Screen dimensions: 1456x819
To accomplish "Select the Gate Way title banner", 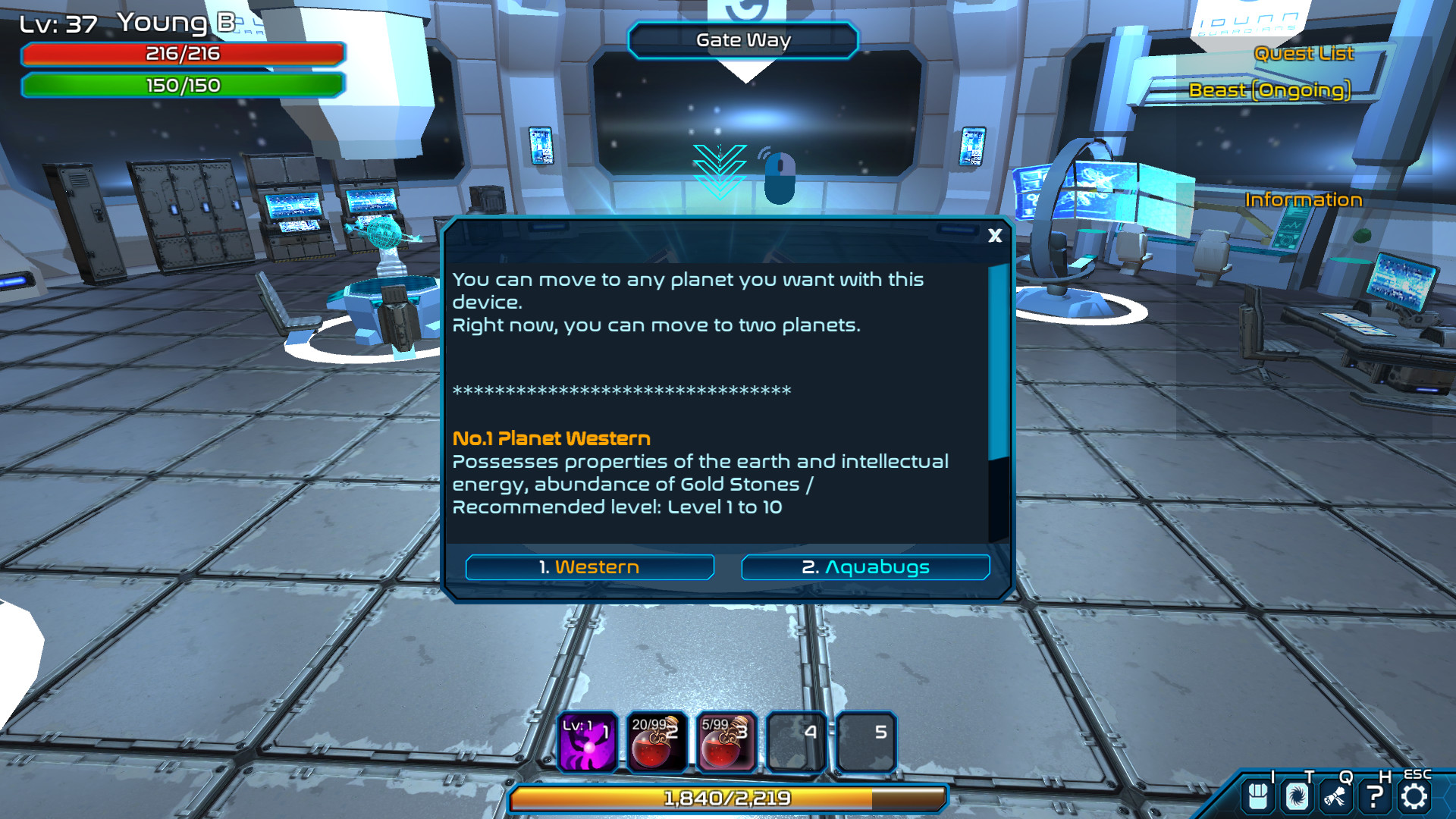I will (x=742, y=39).
